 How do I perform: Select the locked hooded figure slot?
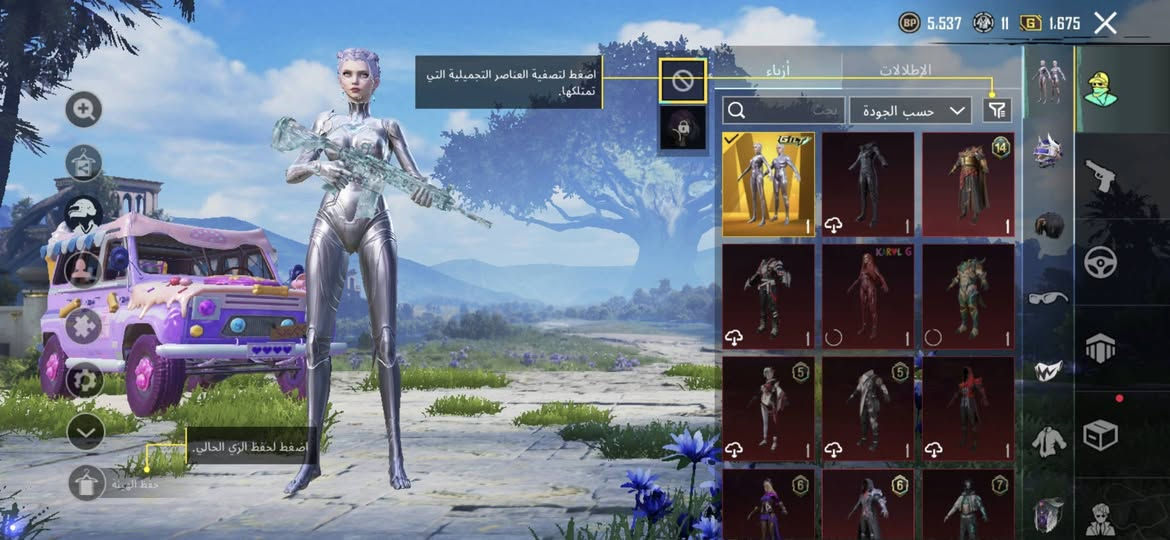click(683, 128)
